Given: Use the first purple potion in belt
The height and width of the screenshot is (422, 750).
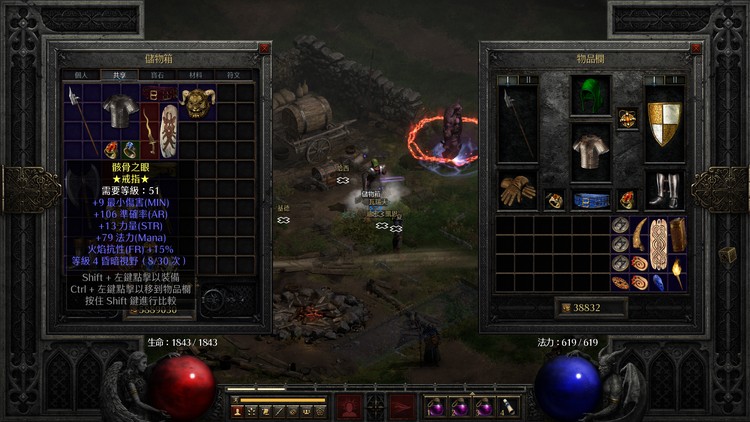Looking at the screenshot, I should point(436,407).
